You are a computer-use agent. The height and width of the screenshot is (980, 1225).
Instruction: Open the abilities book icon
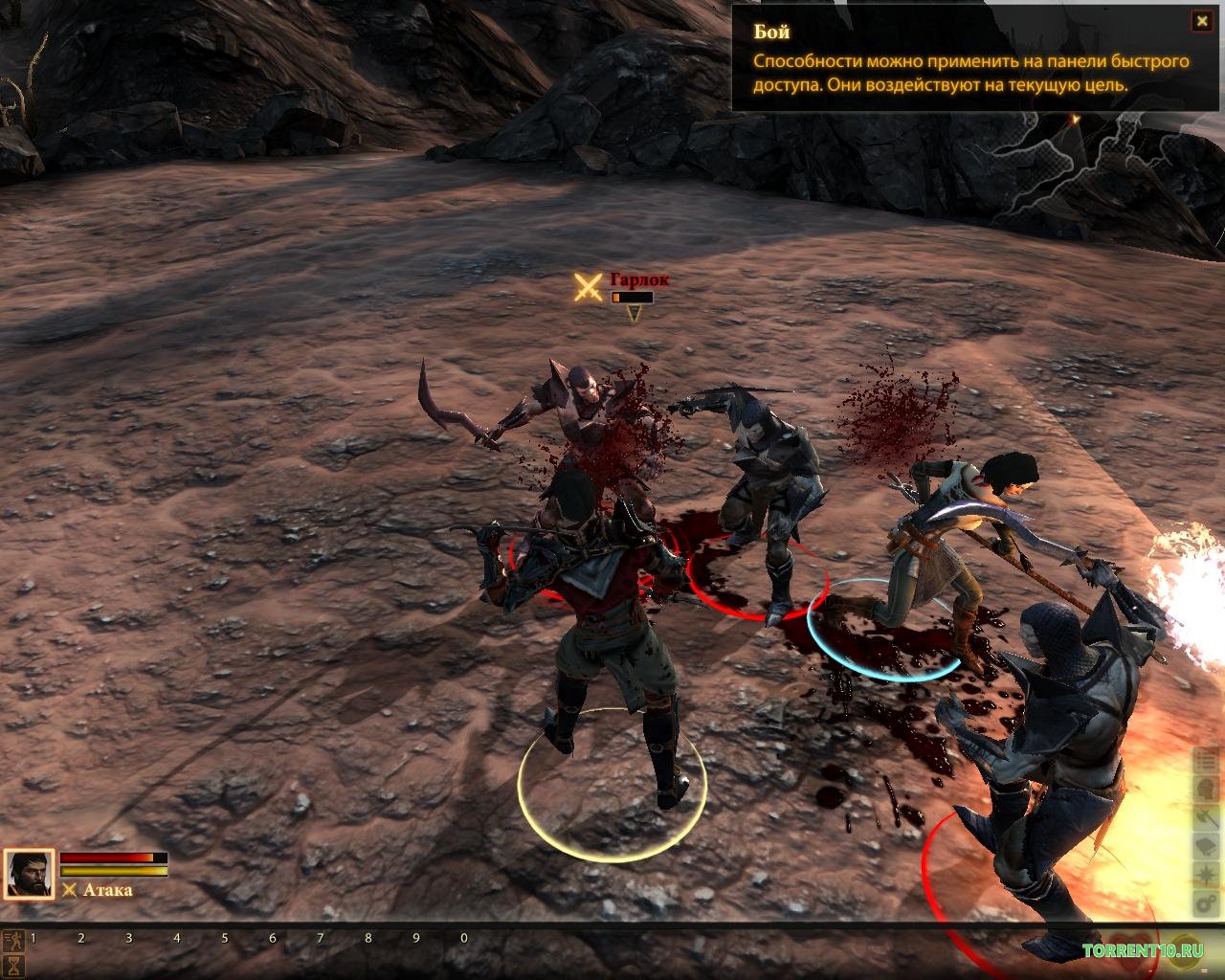(x=1206, y=848)
